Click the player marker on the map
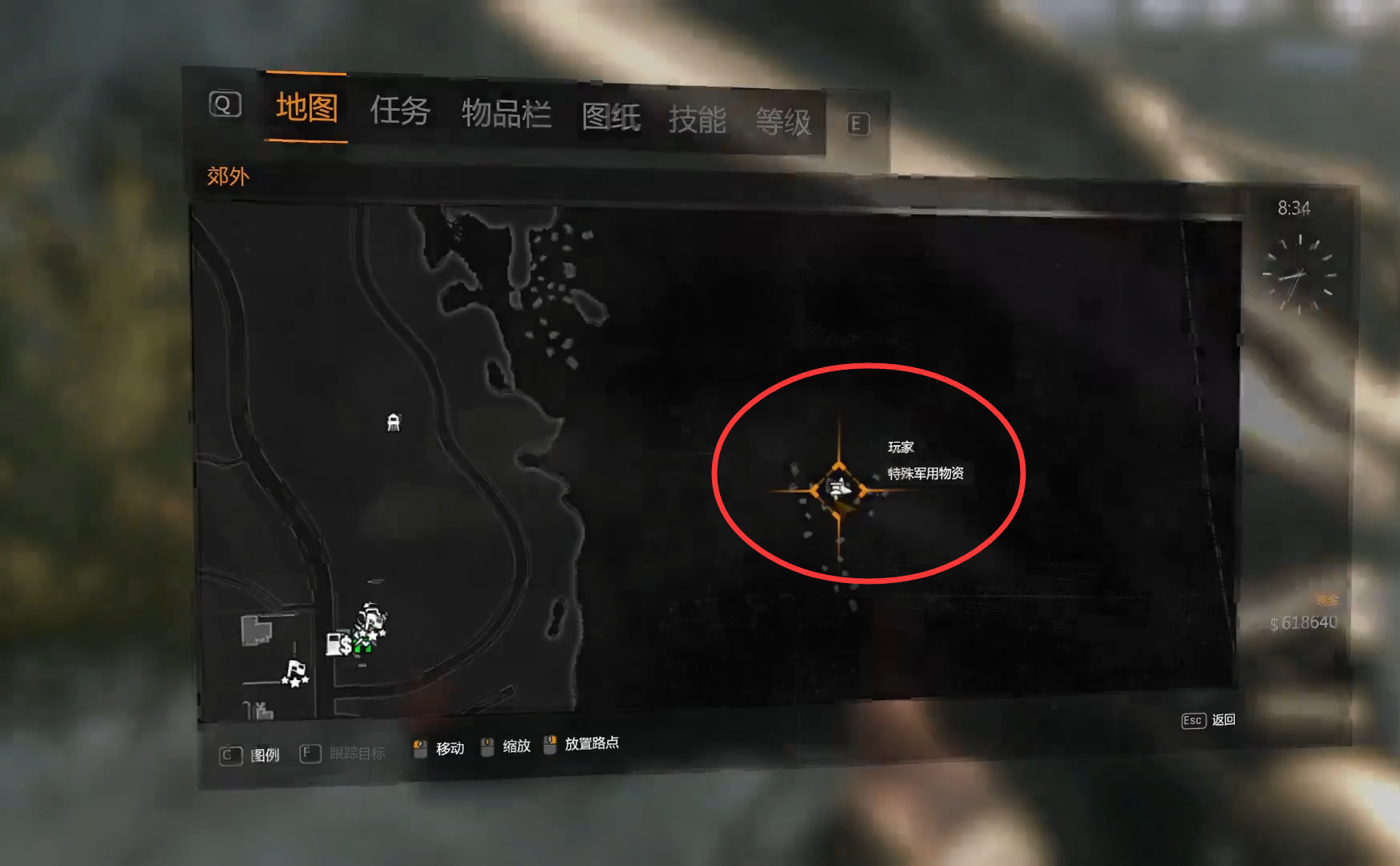Screen dimensions: 1400x866 pyautogui.click(x=839, y=488)
